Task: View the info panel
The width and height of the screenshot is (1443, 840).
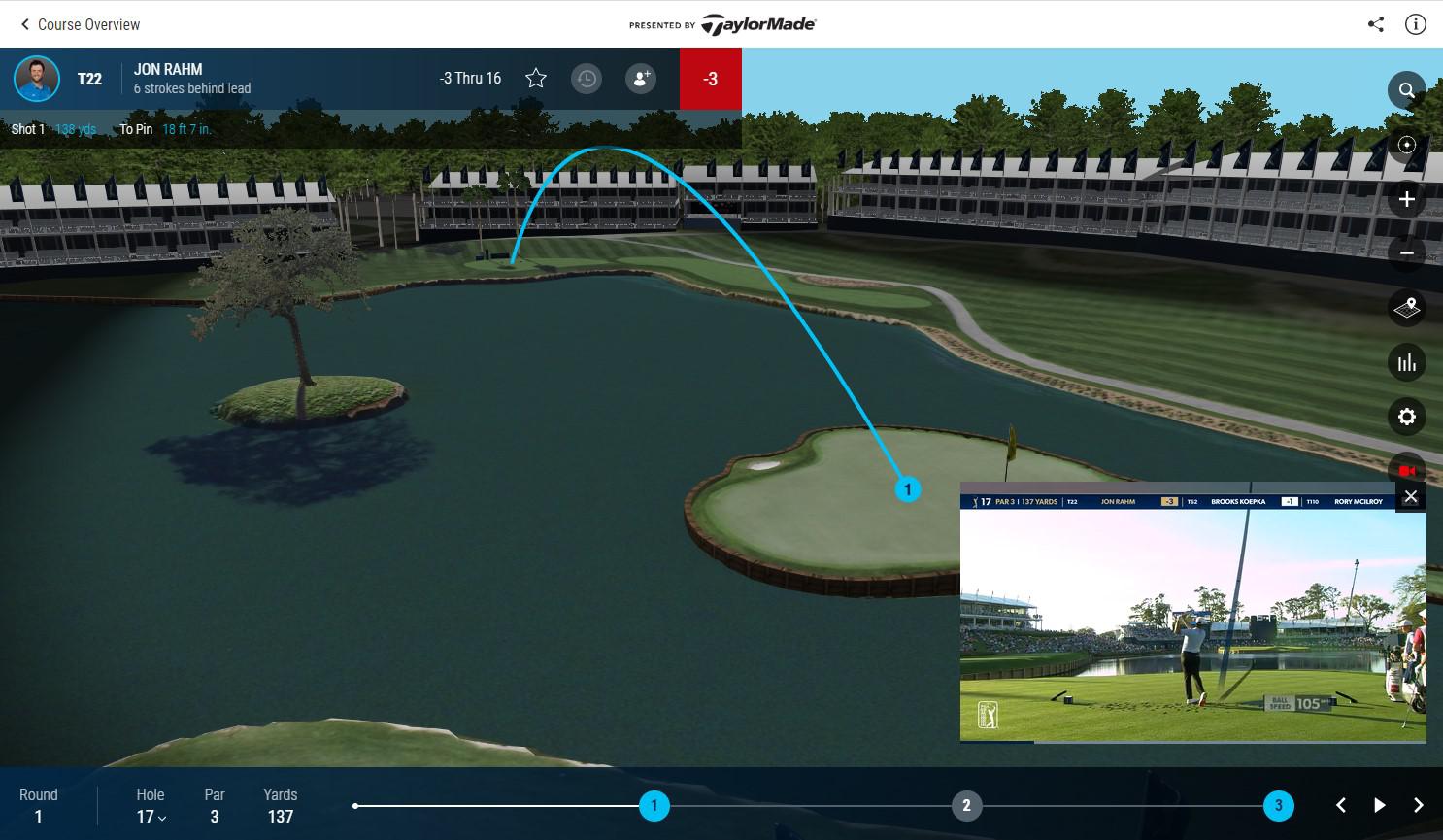Action: tap(1415, 23)
